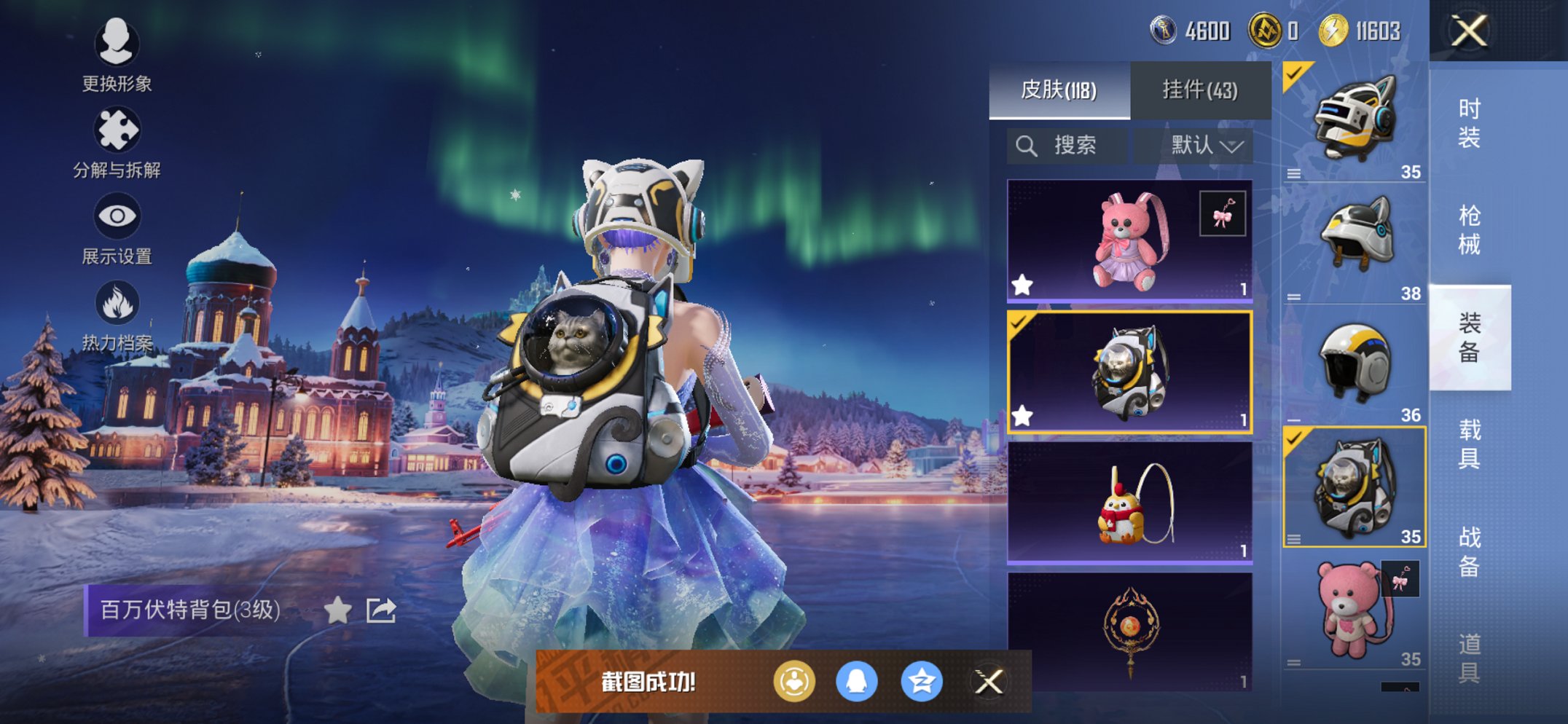
Task: Select the pink bear backpack skin
Action: (x=1129, y=240)
